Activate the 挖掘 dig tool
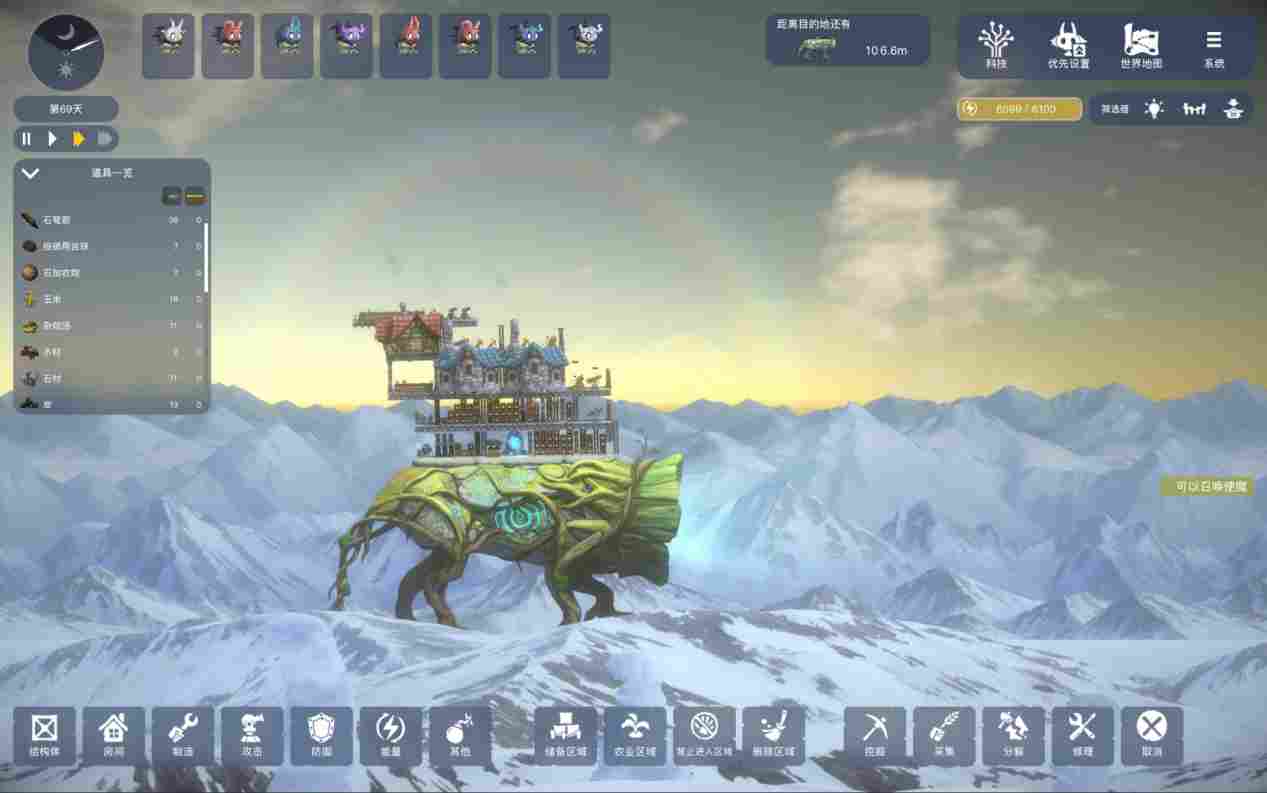Image resolution: width=1267 pixels, height=793 pixels. pos(875,735)
